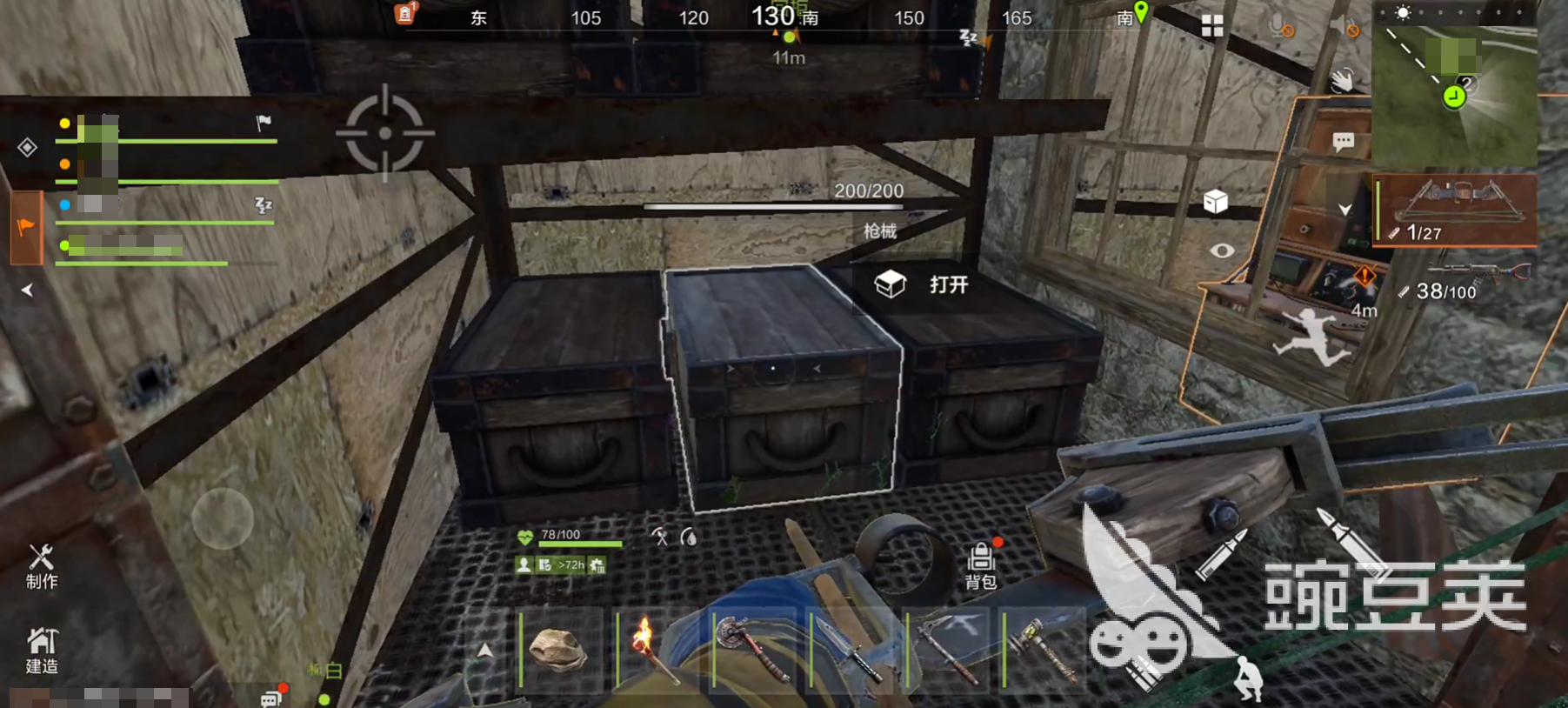Viewport: 1568px width, 708px height.
Task: Switch to the compound bow weapon
Action: (x=1457, y=209)
